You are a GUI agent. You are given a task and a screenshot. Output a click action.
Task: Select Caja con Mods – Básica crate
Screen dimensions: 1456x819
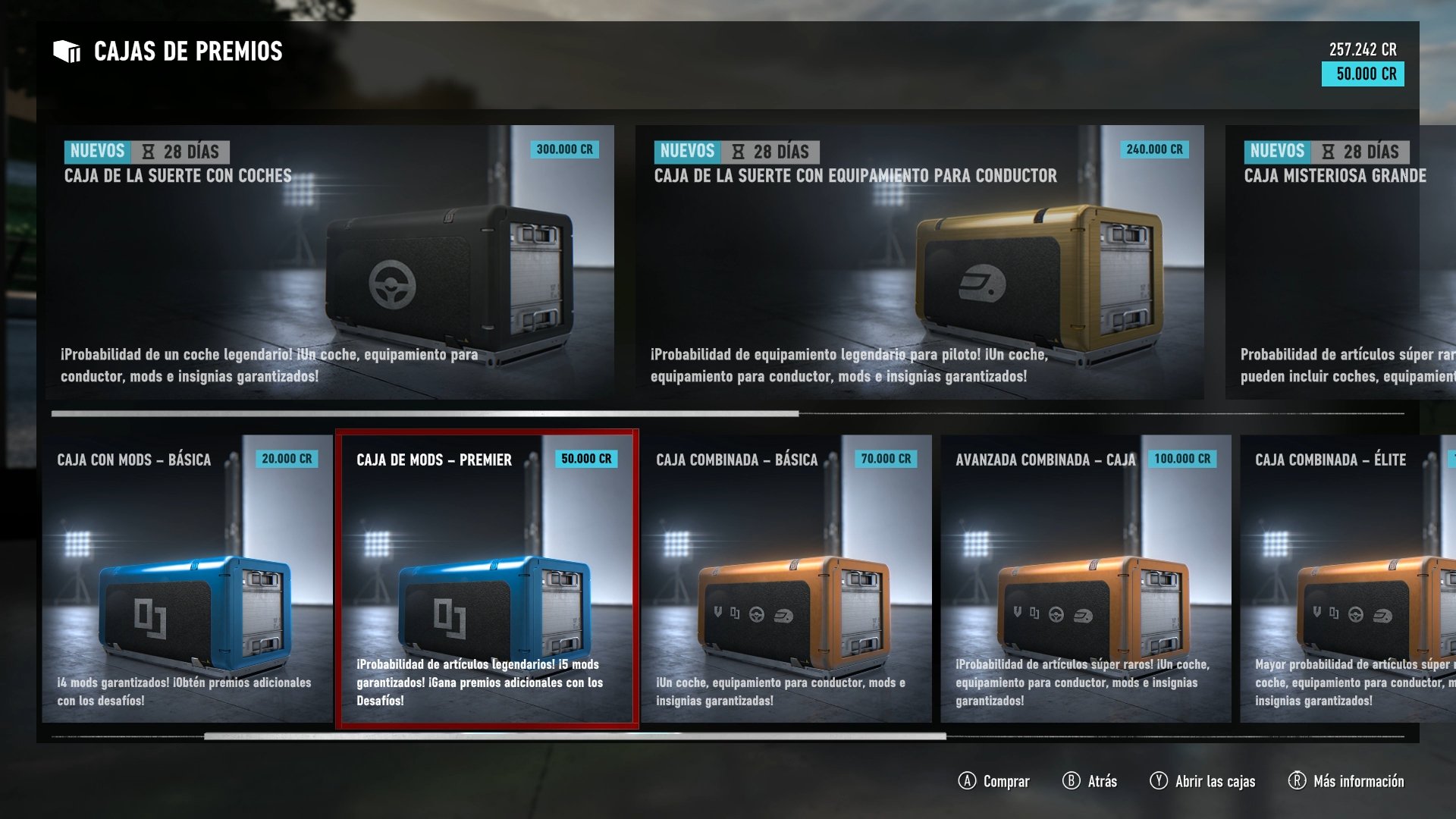[x=187, y=578]
